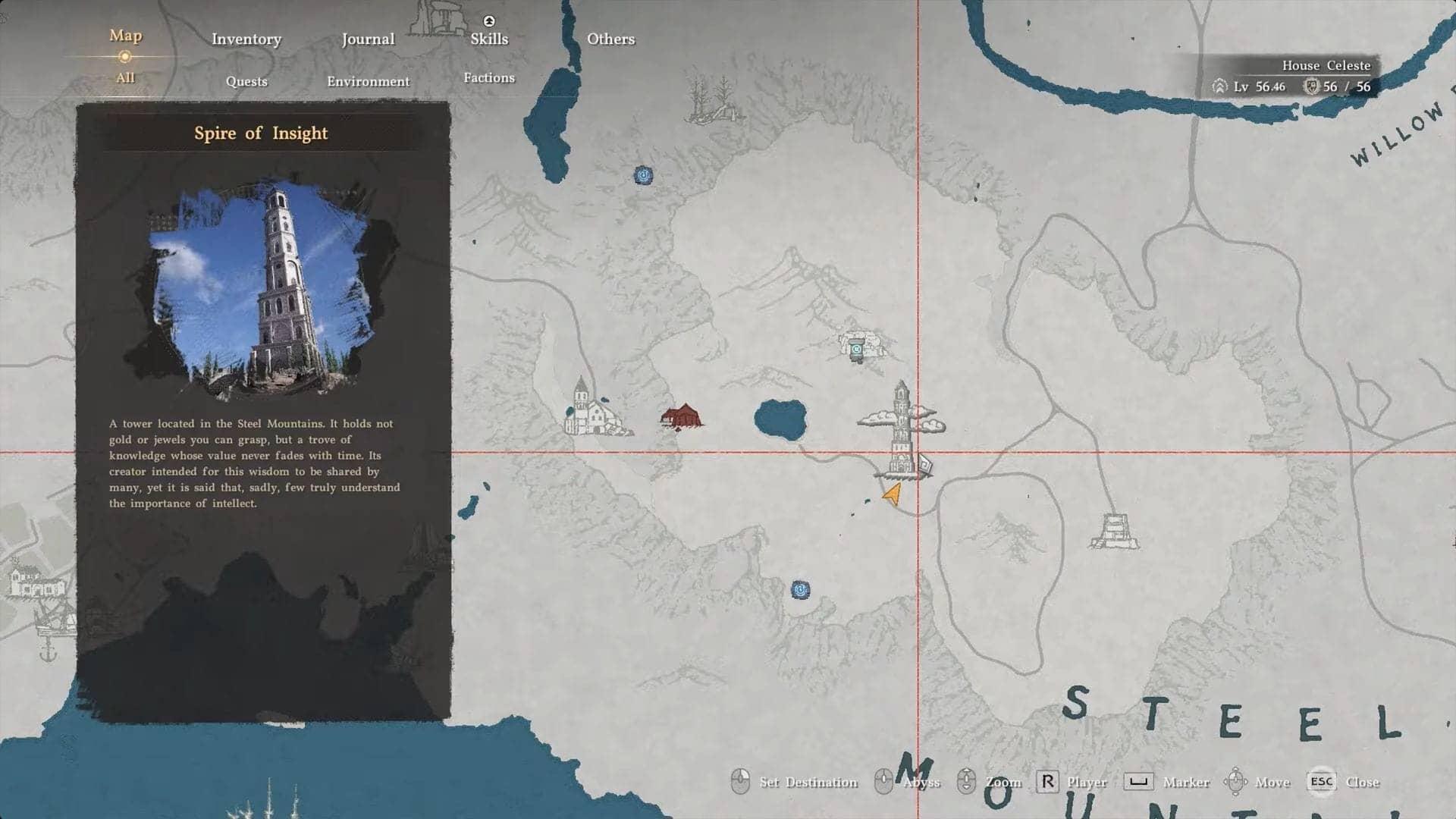Enable the Factions map filter
Viewport: 1456px width, 819px height.
point(489,77)
